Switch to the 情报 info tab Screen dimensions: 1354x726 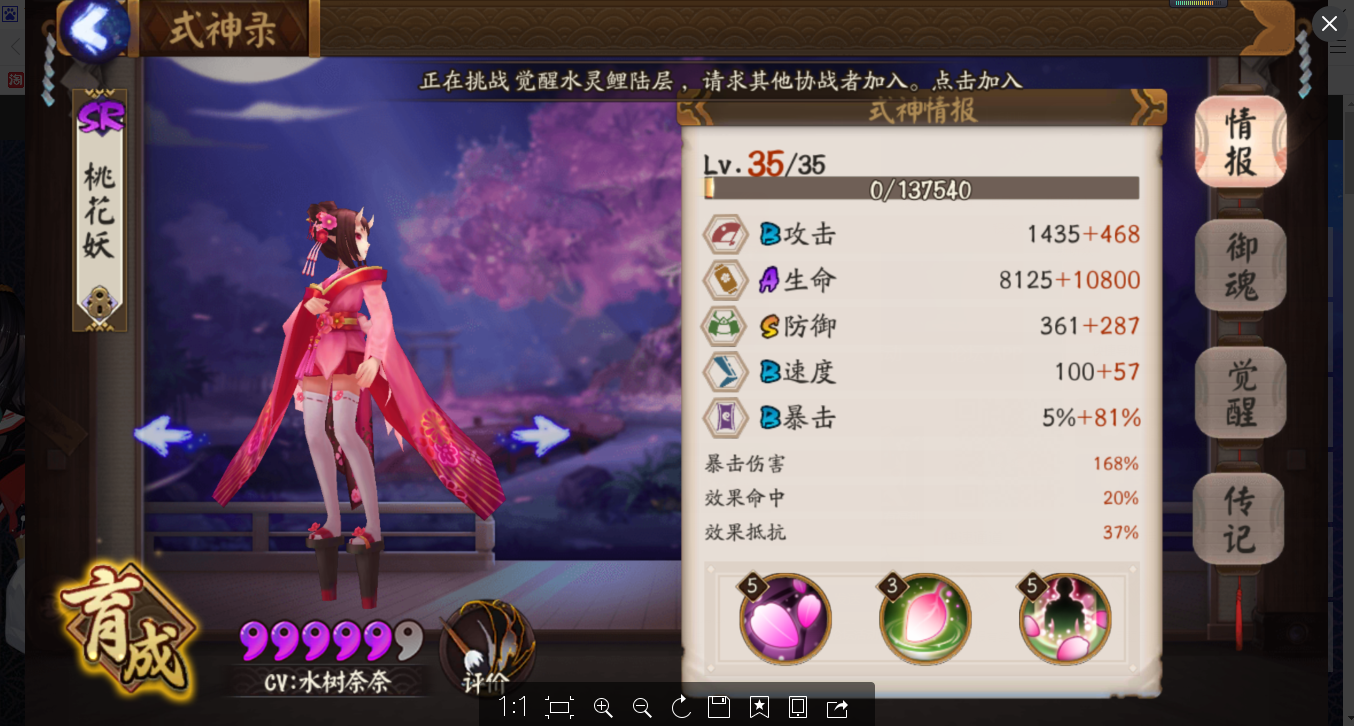coord(1240,142)
